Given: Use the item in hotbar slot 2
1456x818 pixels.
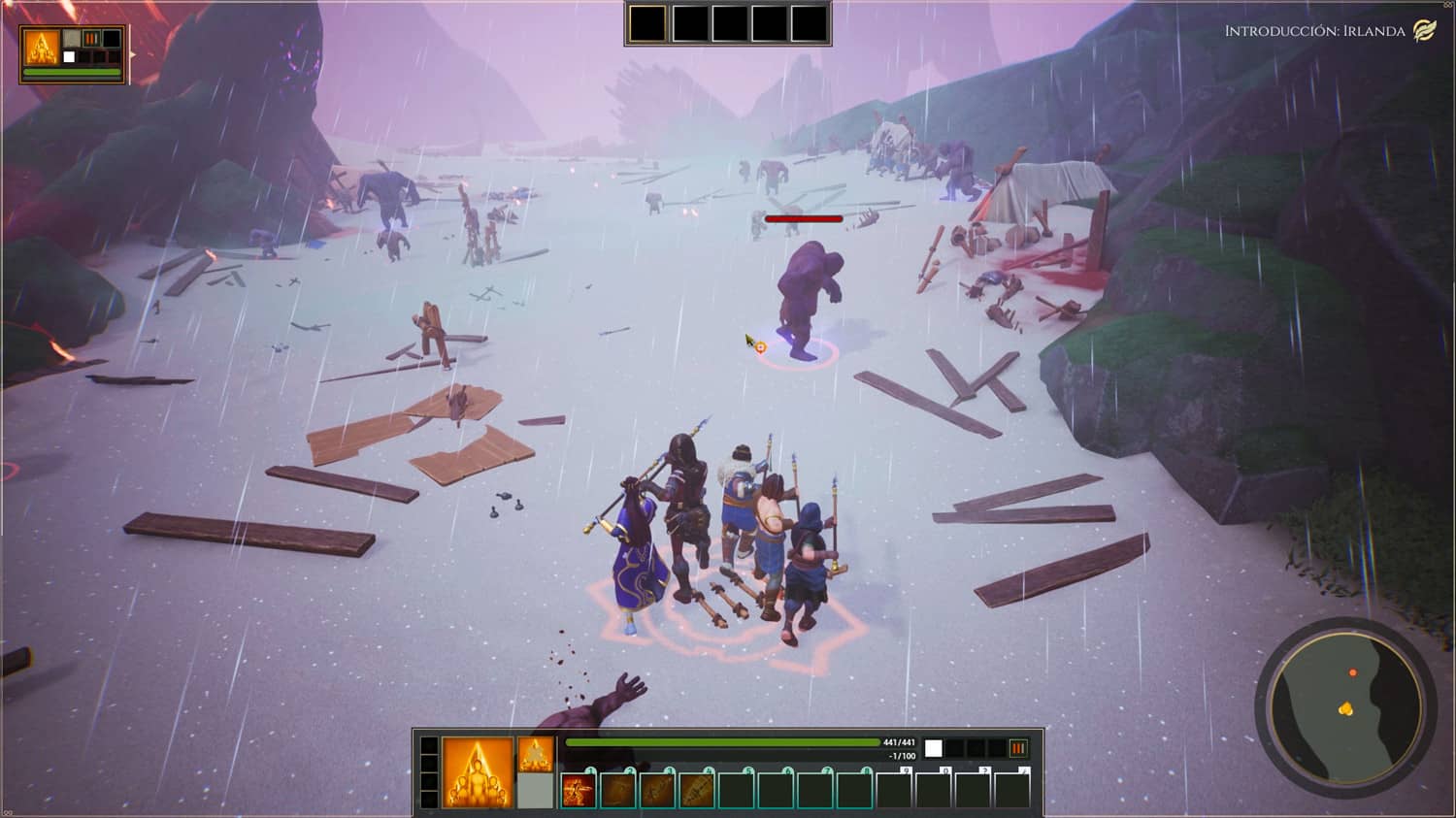Looking at the screenshot, I should [x=619, y=788].
